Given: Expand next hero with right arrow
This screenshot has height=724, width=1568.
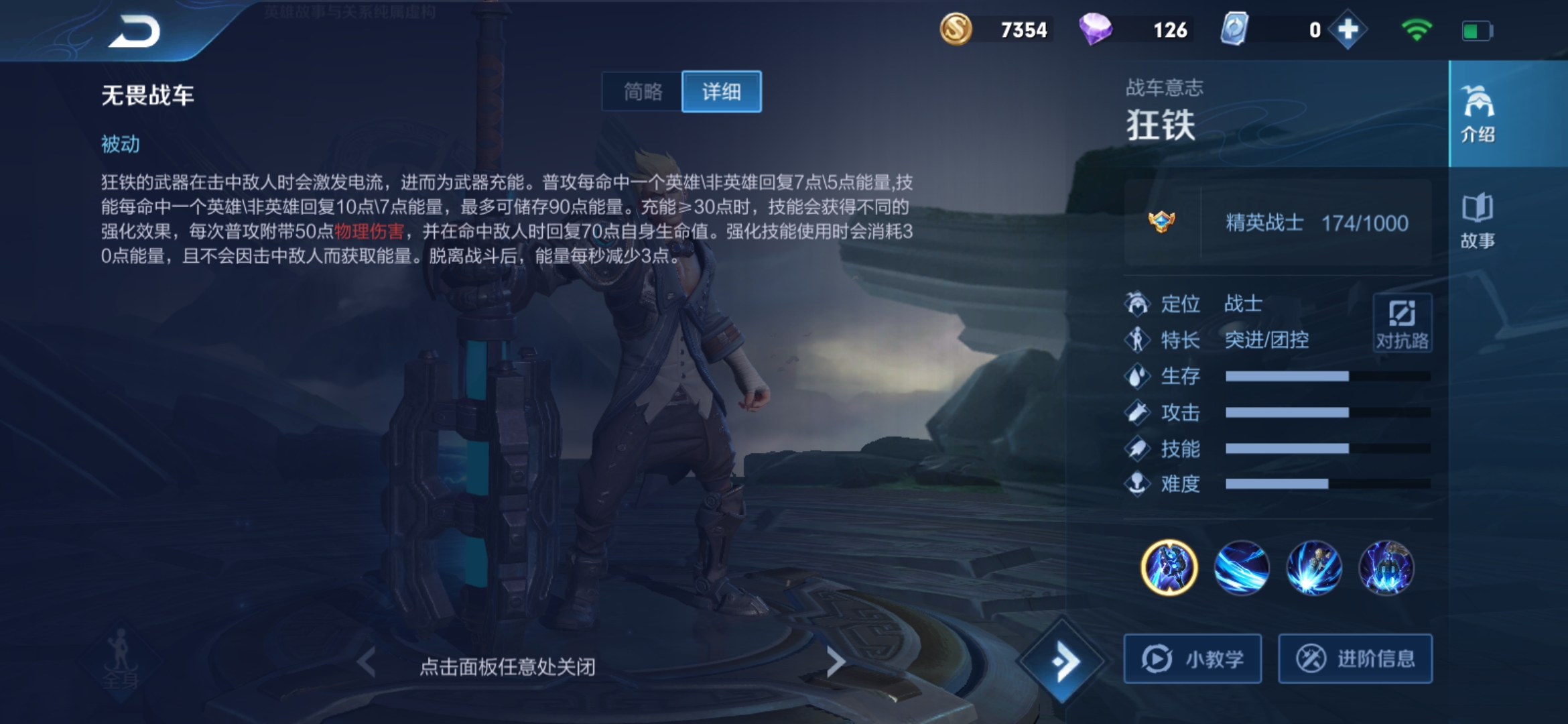Looking at the screenshot, I should pyautogui.click(x=837, y=660).
